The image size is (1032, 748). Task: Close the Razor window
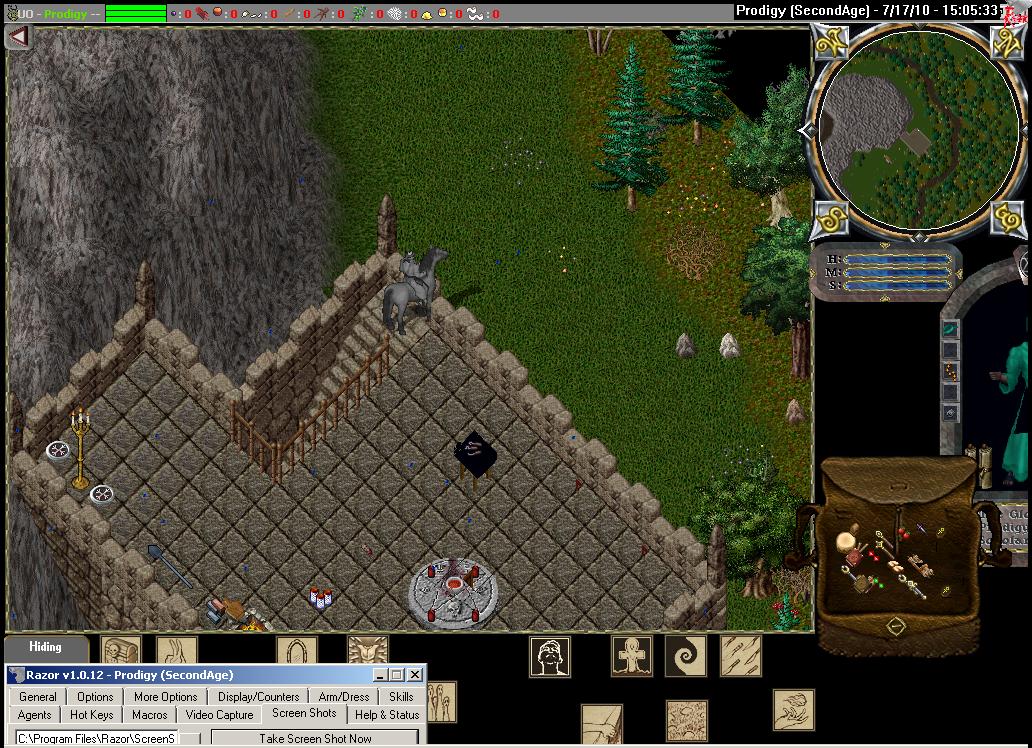415,675
